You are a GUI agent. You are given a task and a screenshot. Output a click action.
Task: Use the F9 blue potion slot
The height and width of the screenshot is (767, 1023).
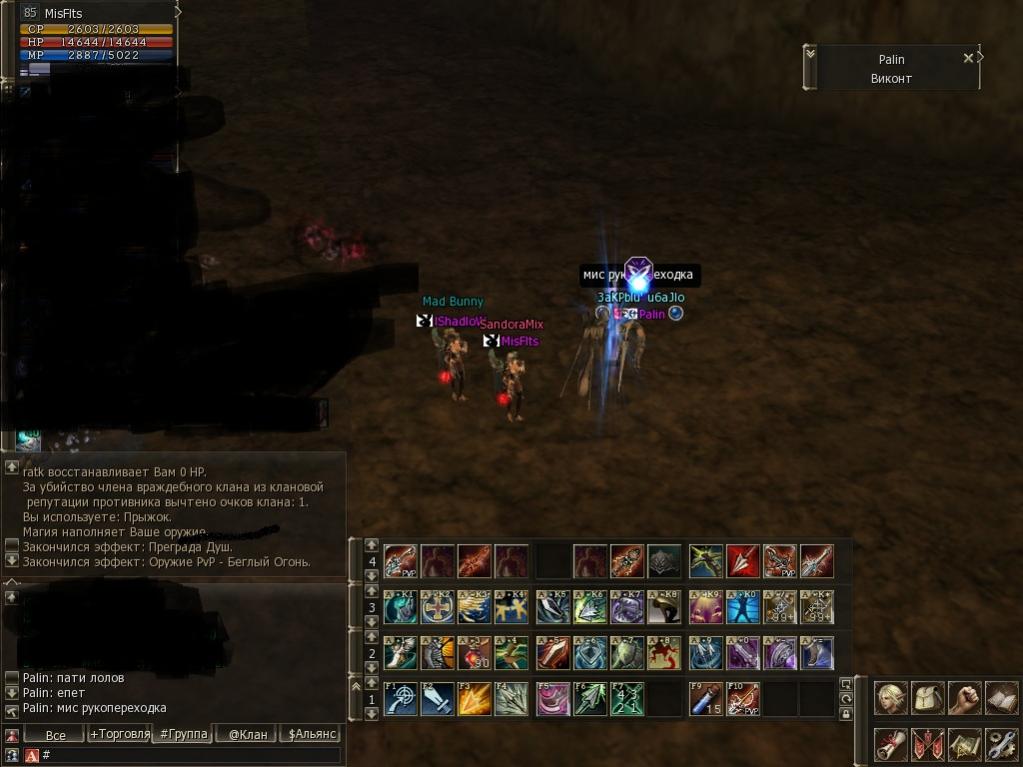click(x=706, y=698)
